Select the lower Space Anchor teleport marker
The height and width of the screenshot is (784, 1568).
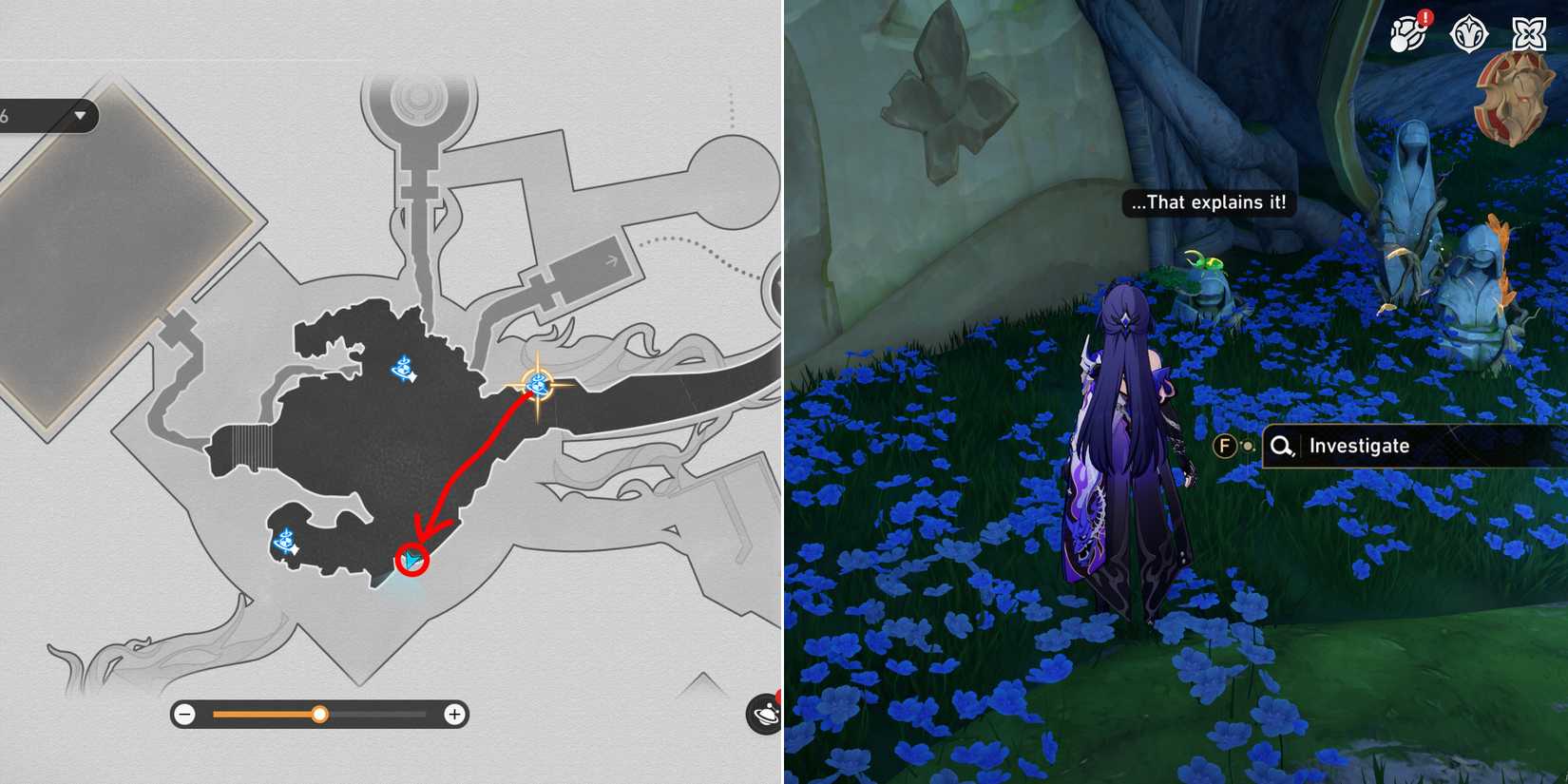click(x=283, y=542)
